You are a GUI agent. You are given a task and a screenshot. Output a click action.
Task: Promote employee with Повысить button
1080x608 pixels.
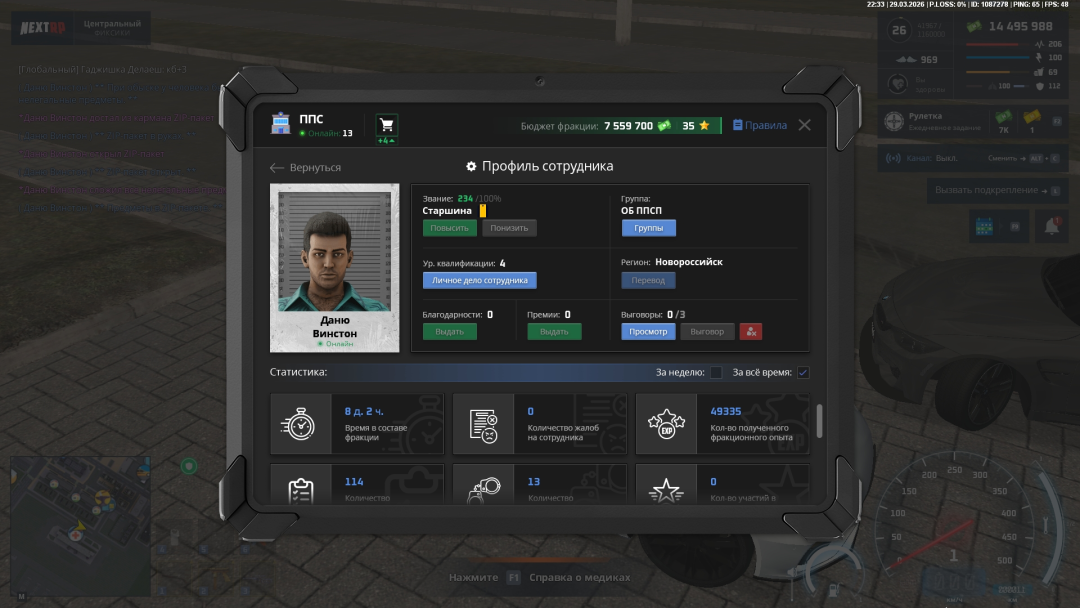(x=449, y=228)
